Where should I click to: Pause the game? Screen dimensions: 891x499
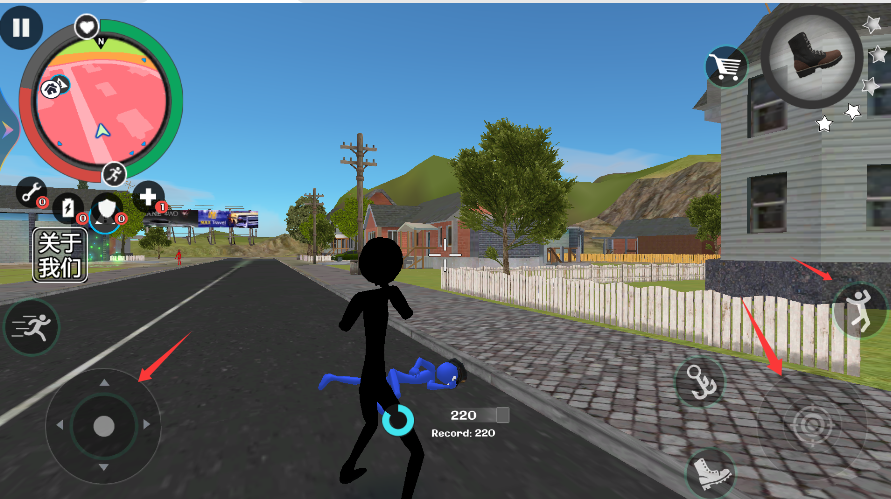tap(21, 26)
